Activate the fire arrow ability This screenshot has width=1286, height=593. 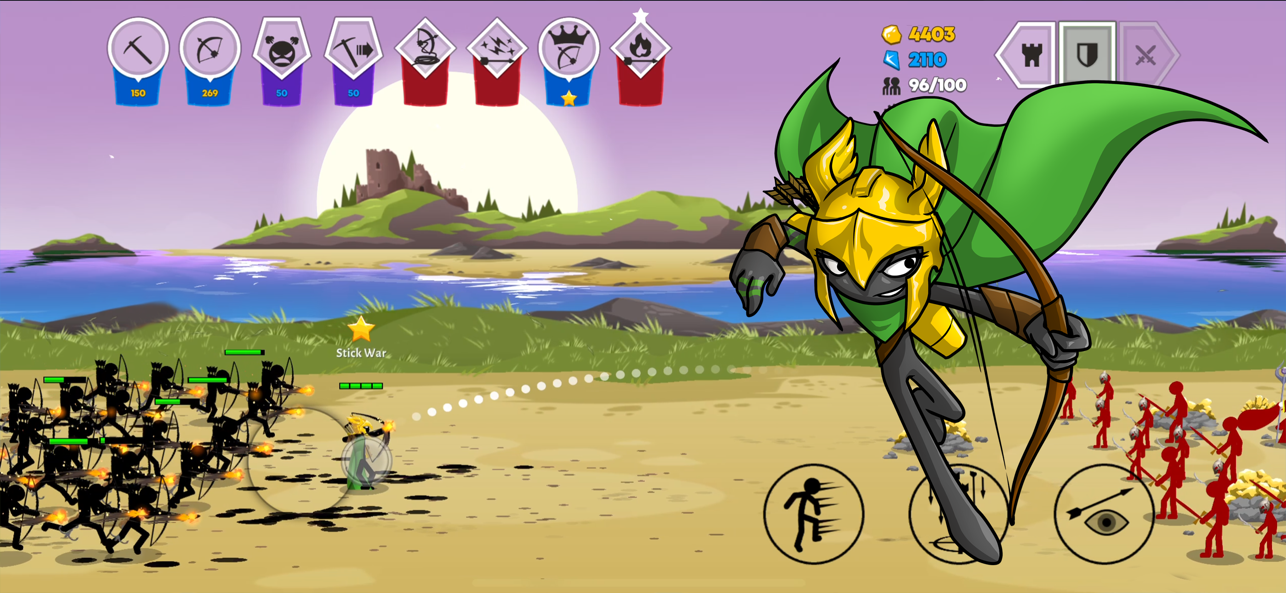point(641,50)
